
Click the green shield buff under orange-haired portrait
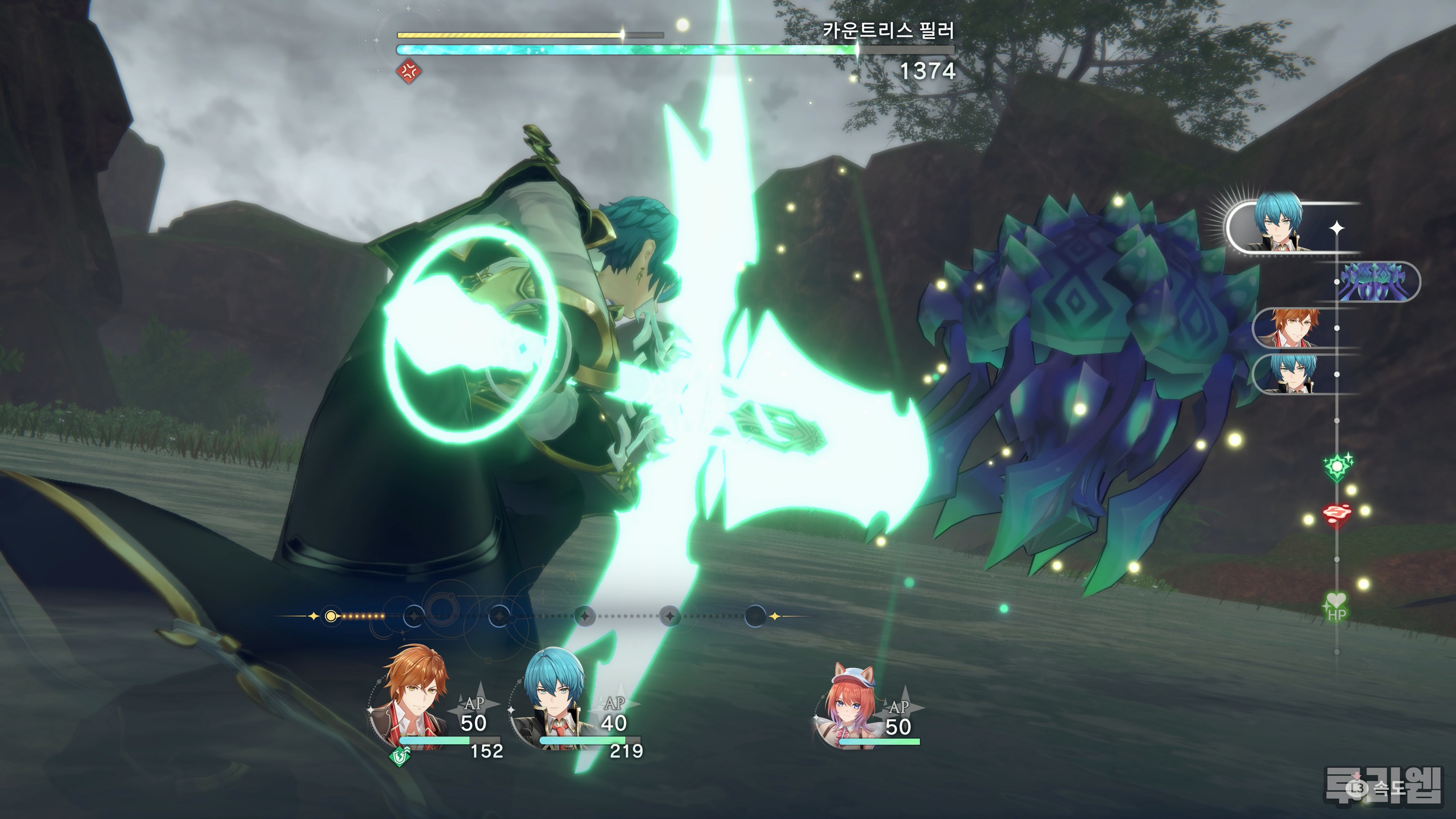click(x=400, y=755)
